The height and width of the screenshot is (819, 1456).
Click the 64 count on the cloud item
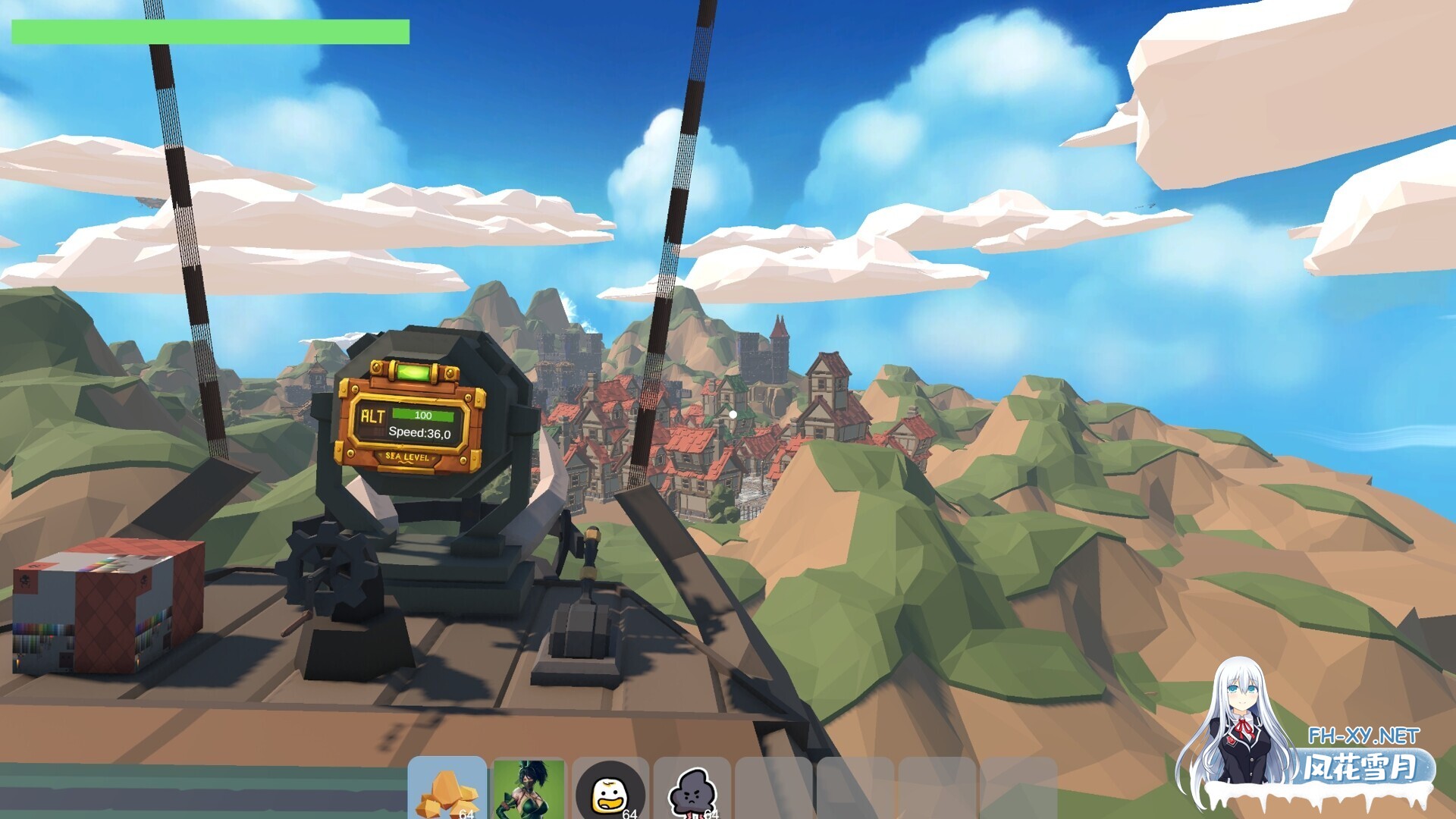[x=711, y=814]
